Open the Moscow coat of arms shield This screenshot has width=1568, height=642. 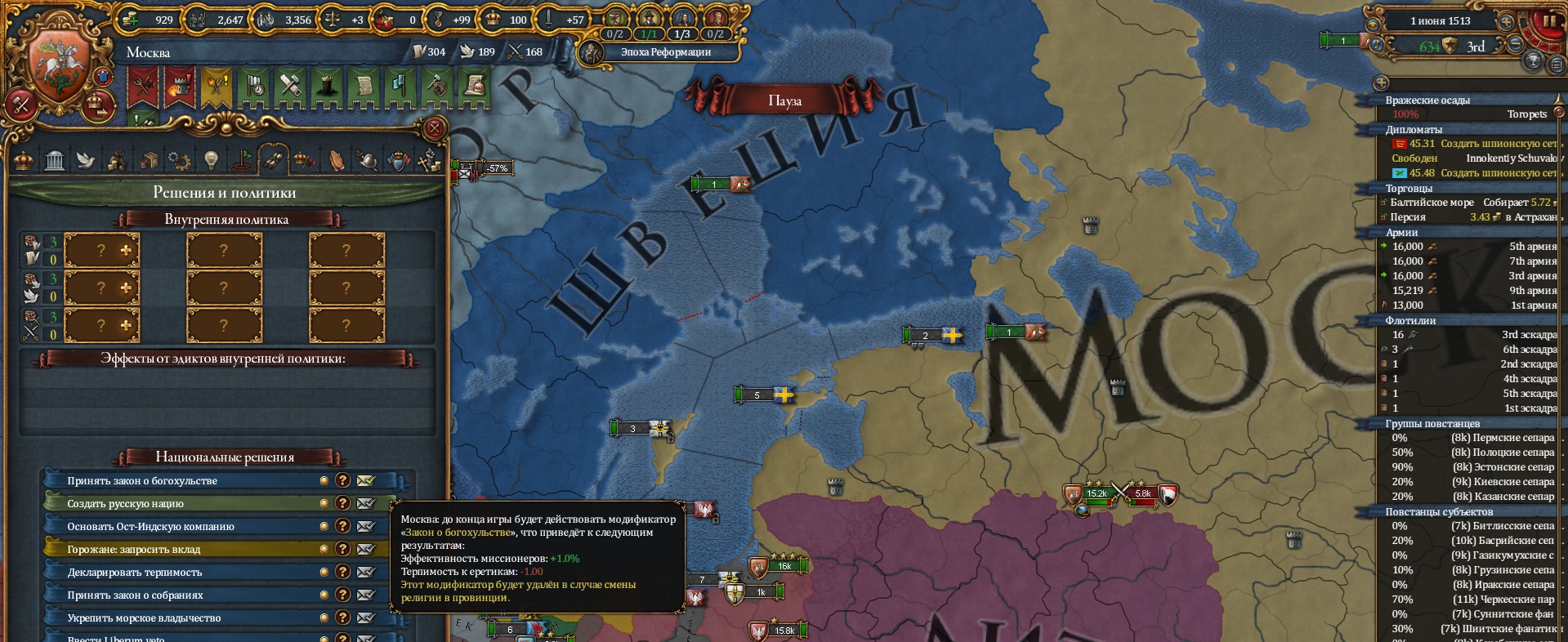coord(59,64)
